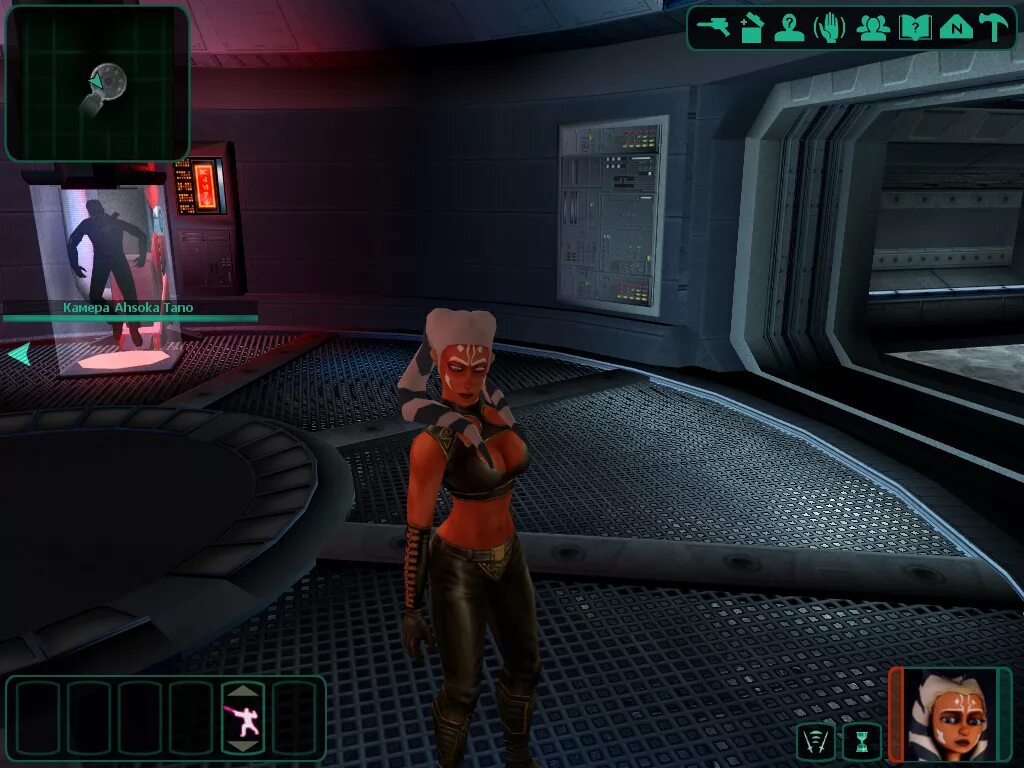Open the journal book icon

pyautogui.click(x=914, y=28)
